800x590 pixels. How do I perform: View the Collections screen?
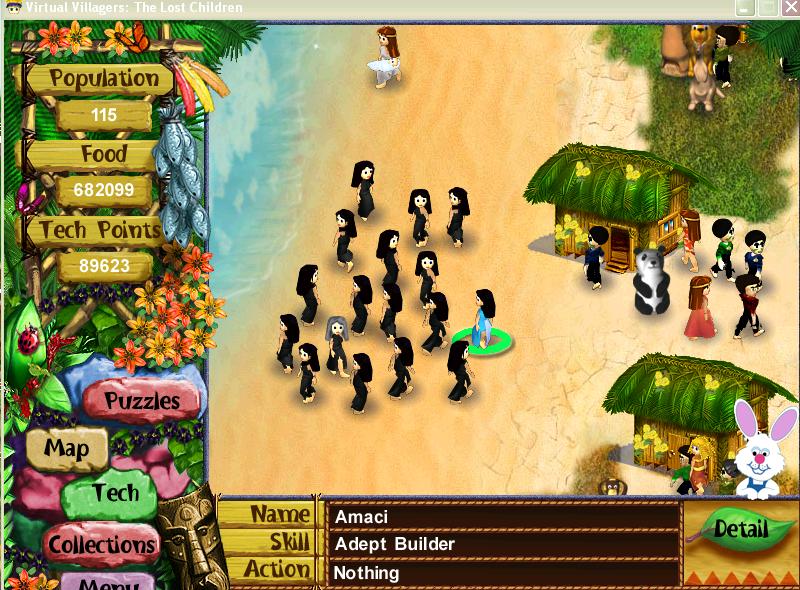pos(103,544)
